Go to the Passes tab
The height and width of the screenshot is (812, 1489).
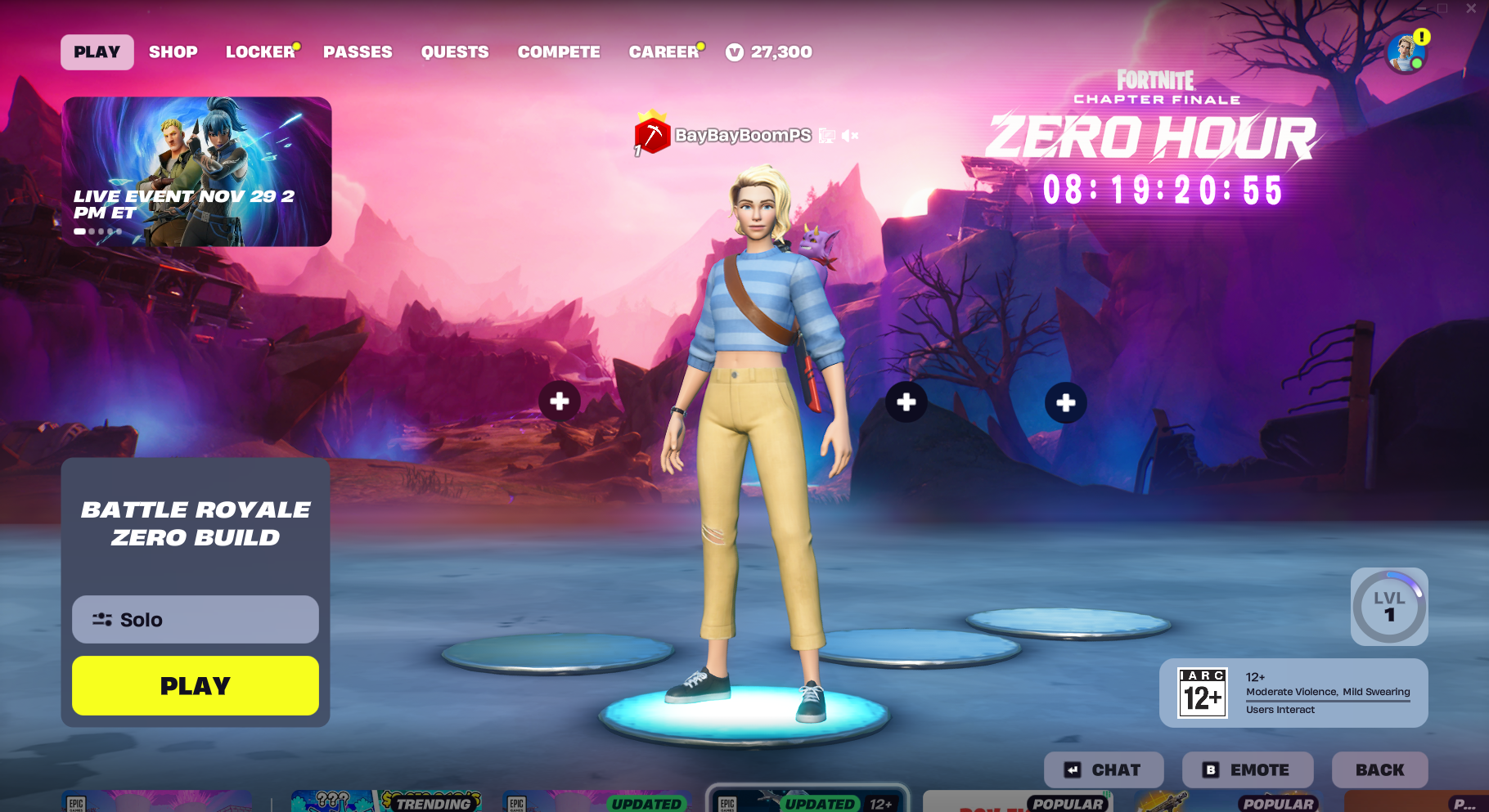(x=358, y=52)
